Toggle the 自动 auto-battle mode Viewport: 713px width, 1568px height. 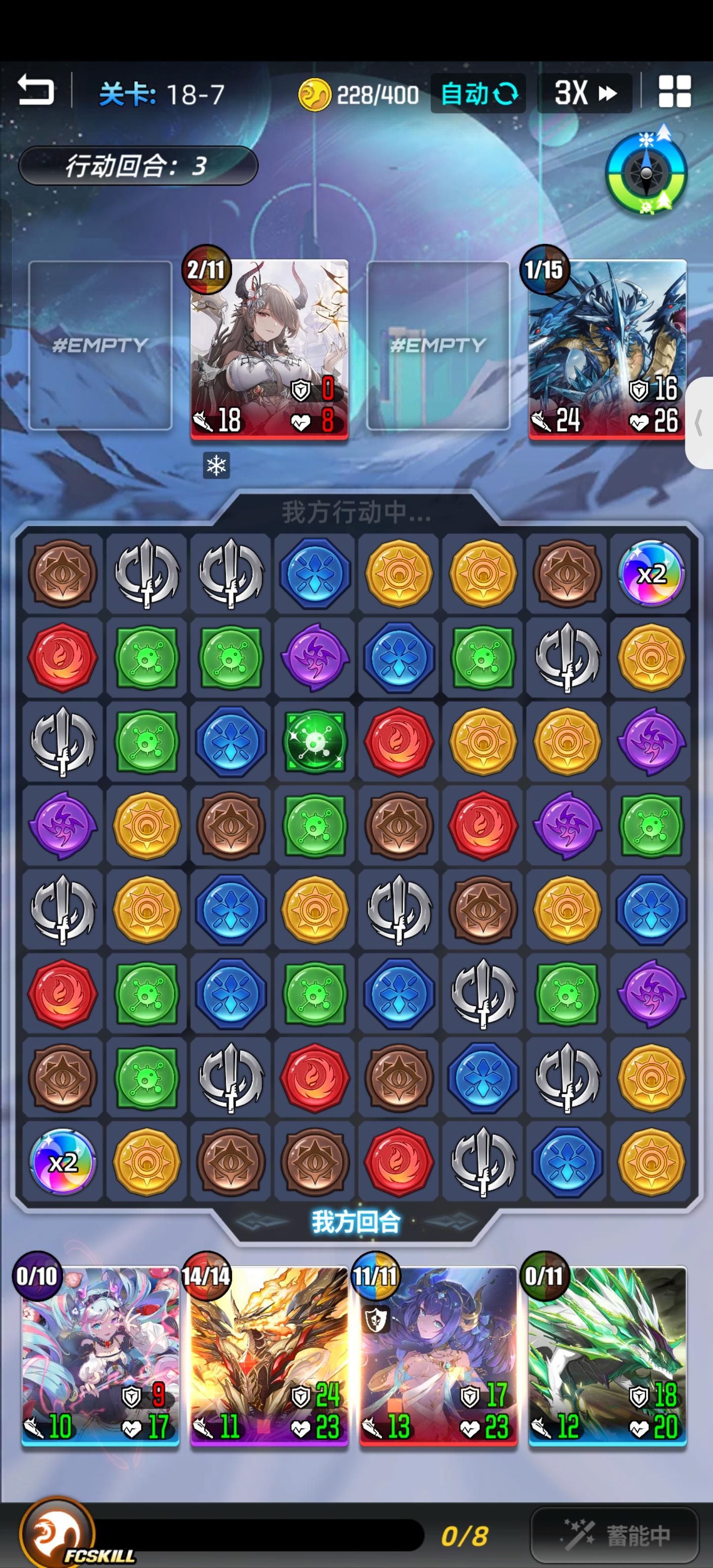[478, 93]
